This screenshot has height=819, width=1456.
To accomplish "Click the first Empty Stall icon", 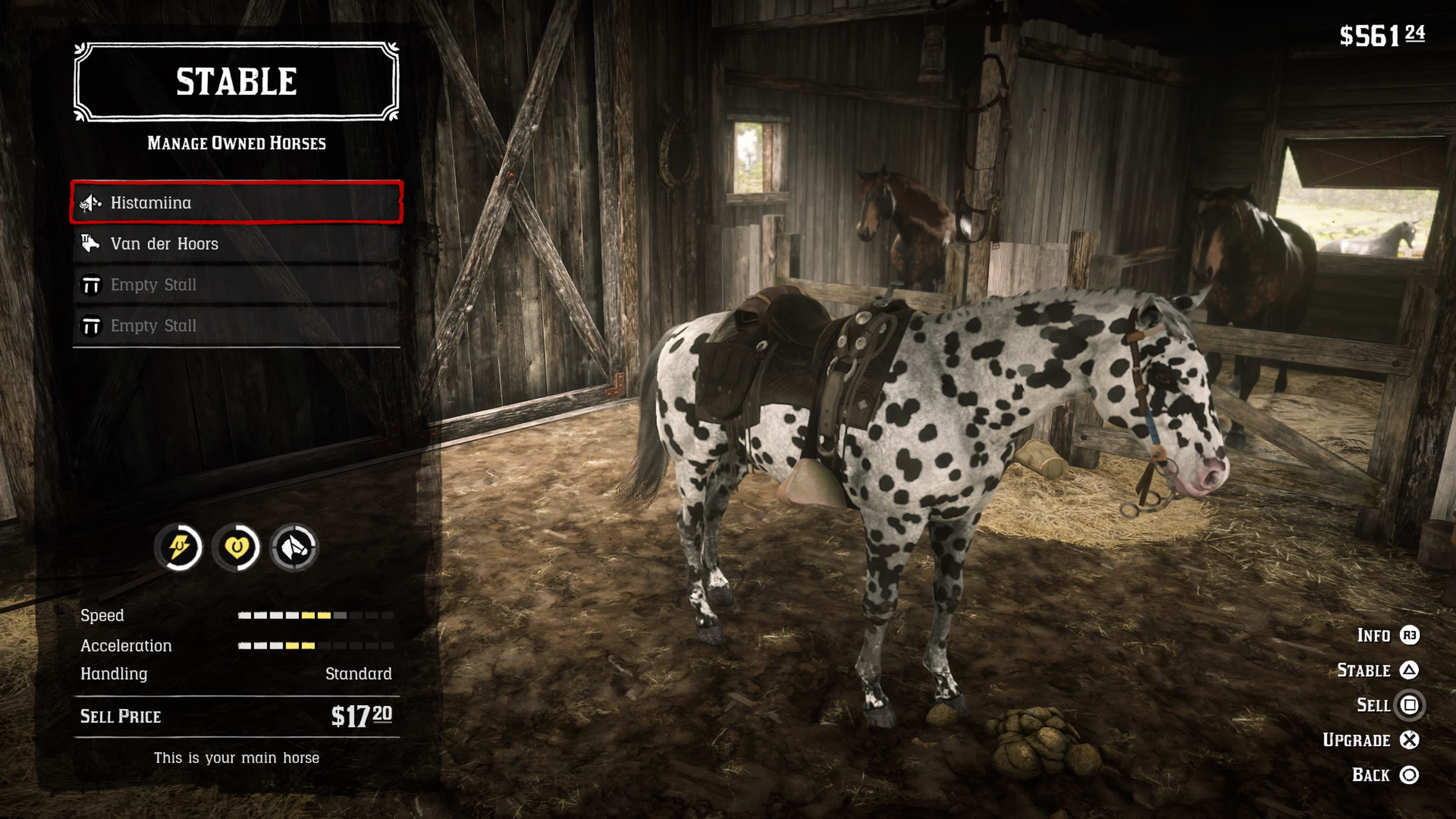I will pyautogui.click(x=91, y=285).
